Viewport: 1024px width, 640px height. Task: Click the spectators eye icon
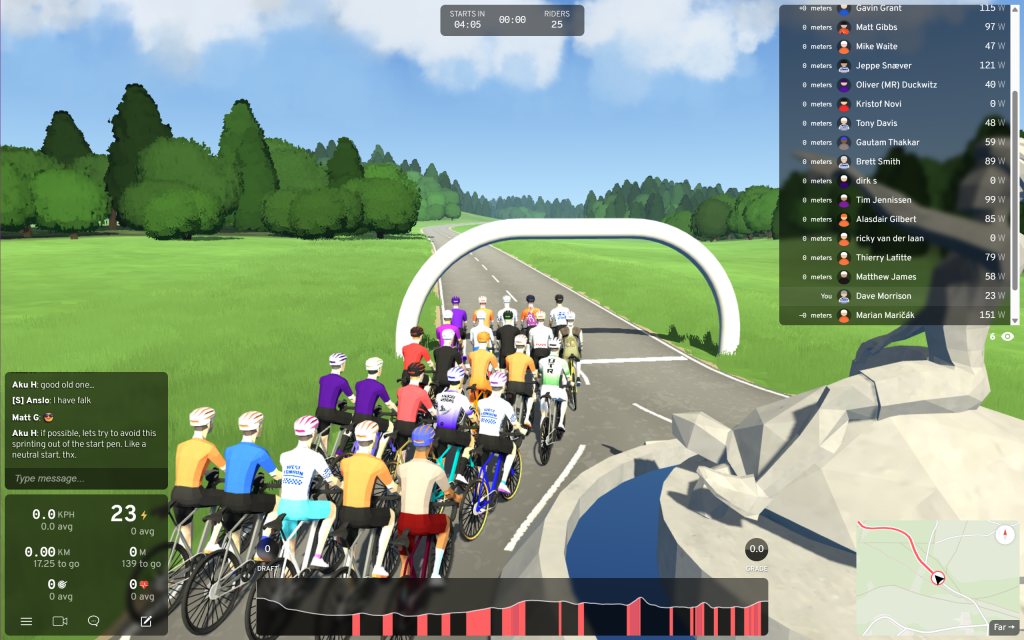pyautogui.click(x=1007, y=337)
